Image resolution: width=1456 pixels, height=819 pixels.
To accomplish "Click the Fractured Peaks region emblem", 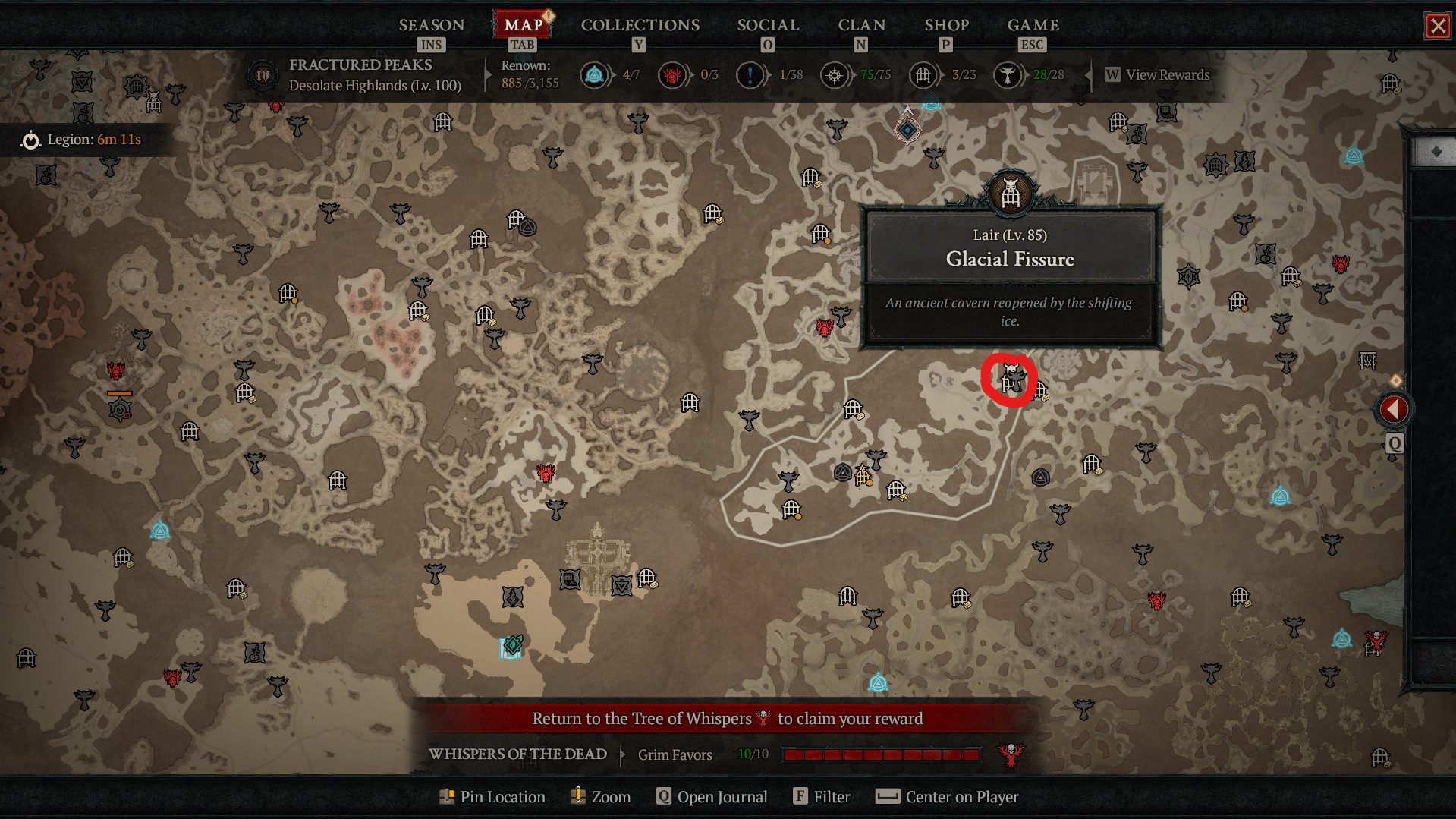I will pos(263,75).
